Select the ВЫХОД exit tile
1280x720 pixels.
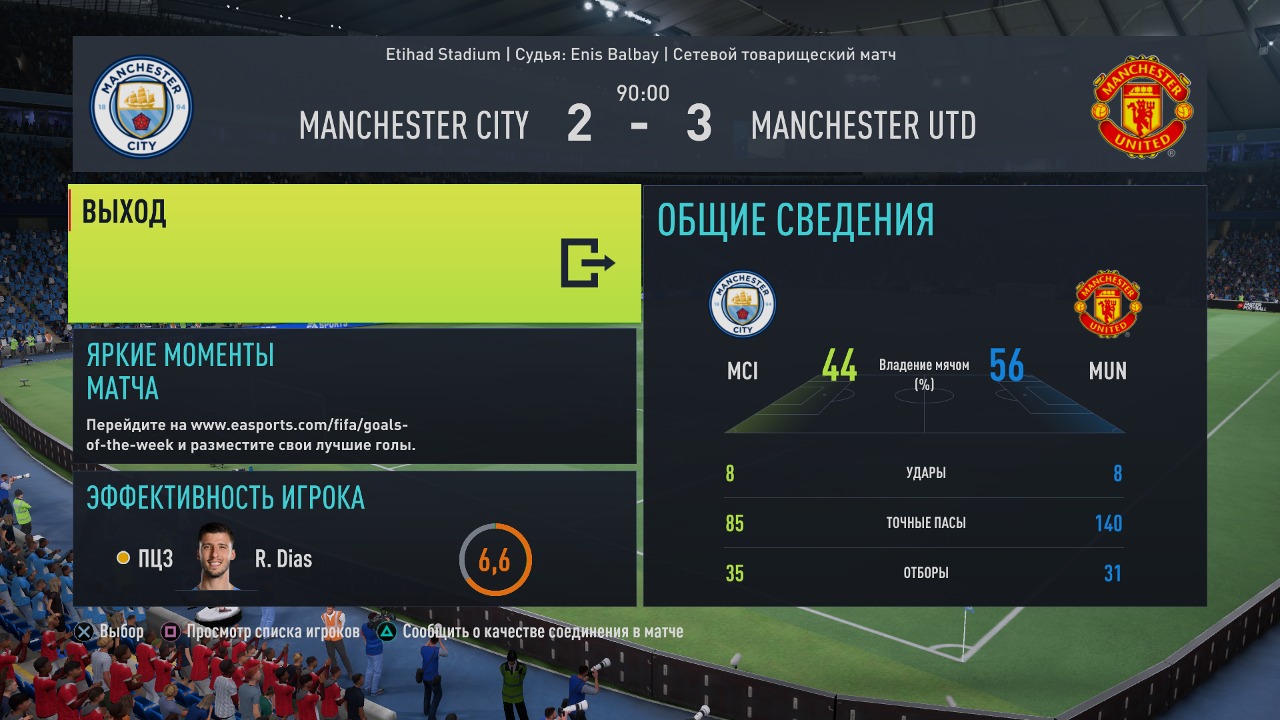(x=354, y=254)
